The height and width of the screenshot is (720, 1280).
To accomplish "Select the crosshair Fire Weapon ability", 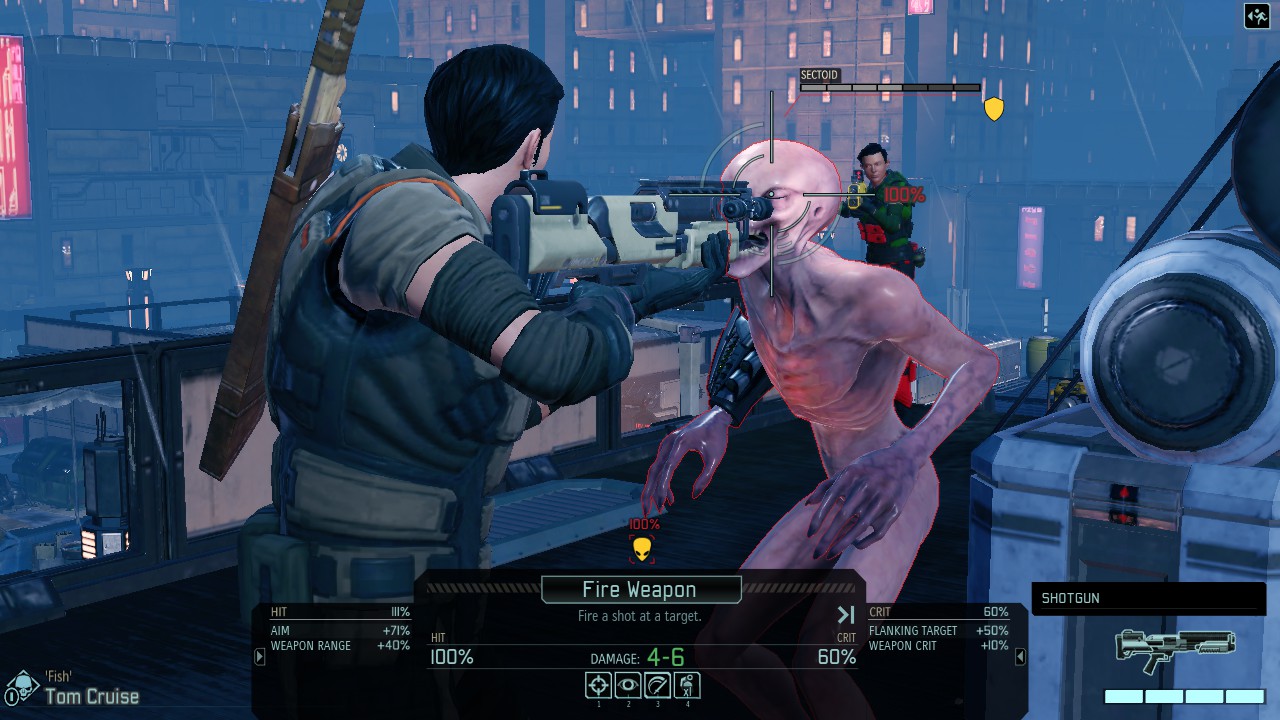I will (599, 685).
